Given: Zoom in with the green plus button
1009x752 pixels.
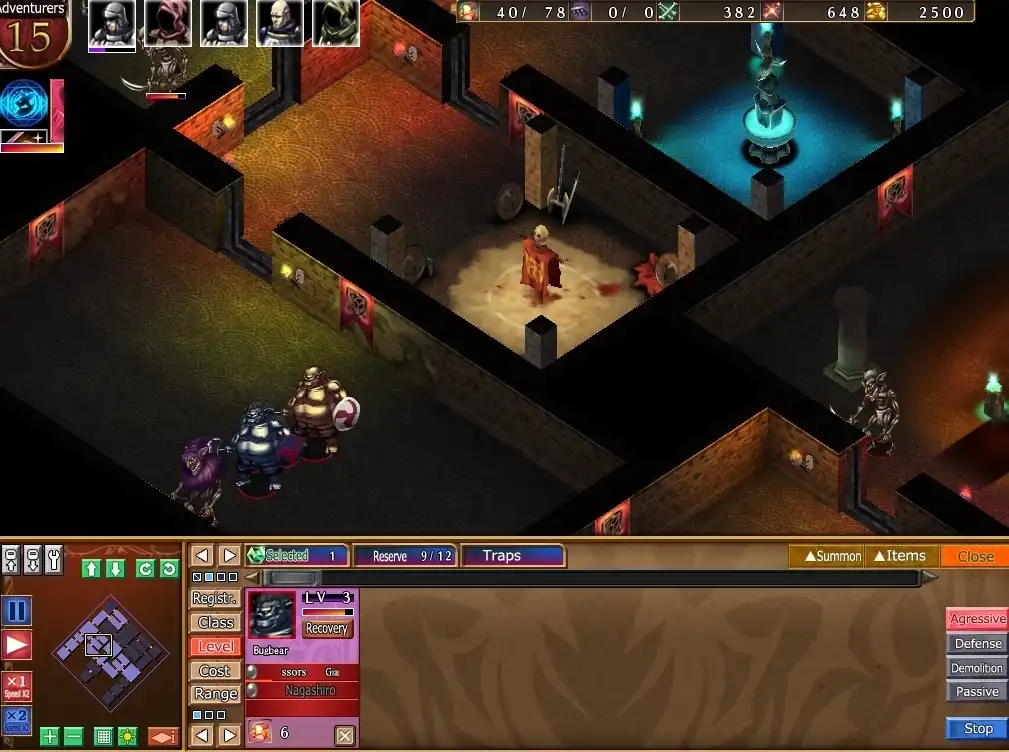Looking at the screenshot, I should [50, 737].
